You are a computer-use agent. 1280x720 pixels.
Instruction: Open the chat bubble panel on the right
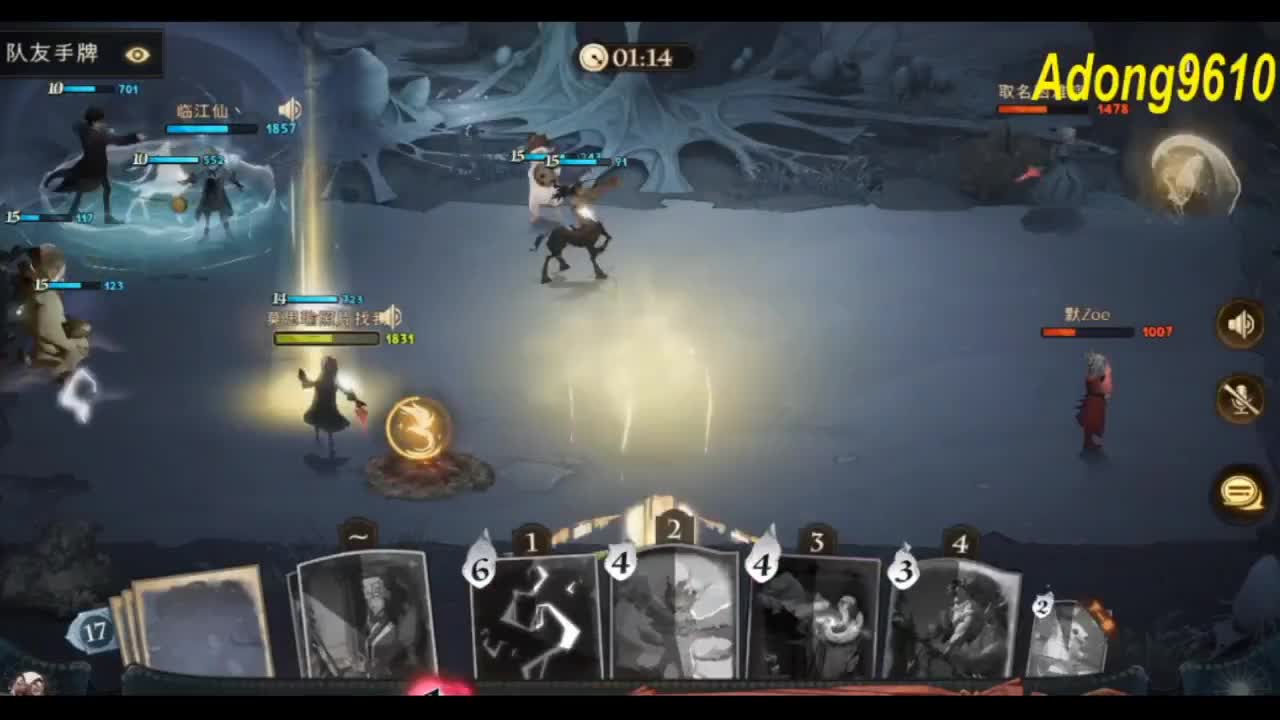click(x=1240, y=492)
